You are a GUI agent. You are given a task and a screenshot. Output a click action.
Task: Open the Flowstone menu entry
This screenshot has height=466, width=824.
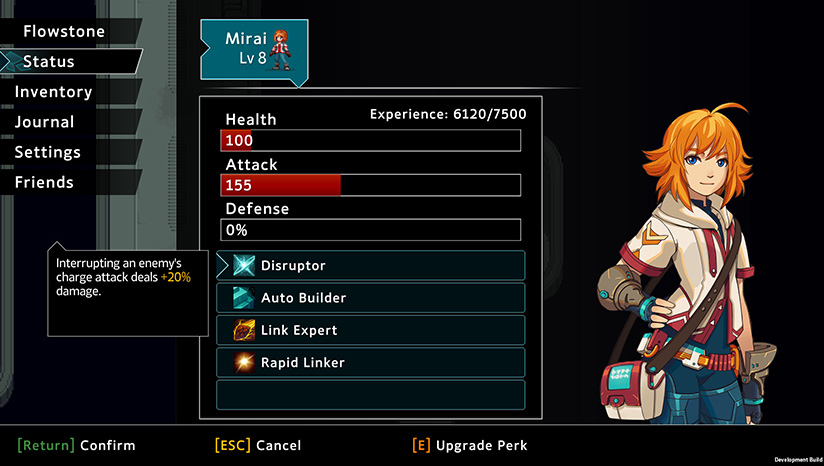(64, 31)
